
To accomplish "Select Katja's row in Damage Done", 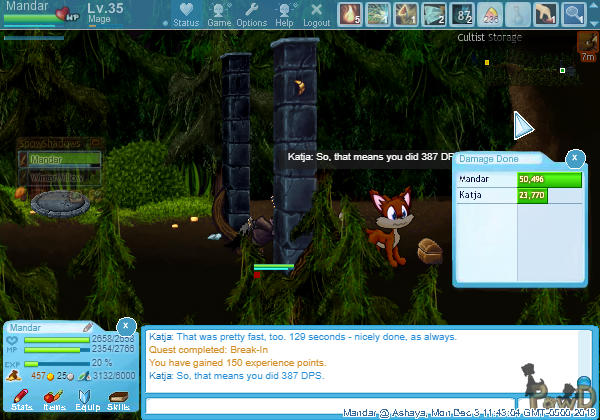I will click(505, 195).
